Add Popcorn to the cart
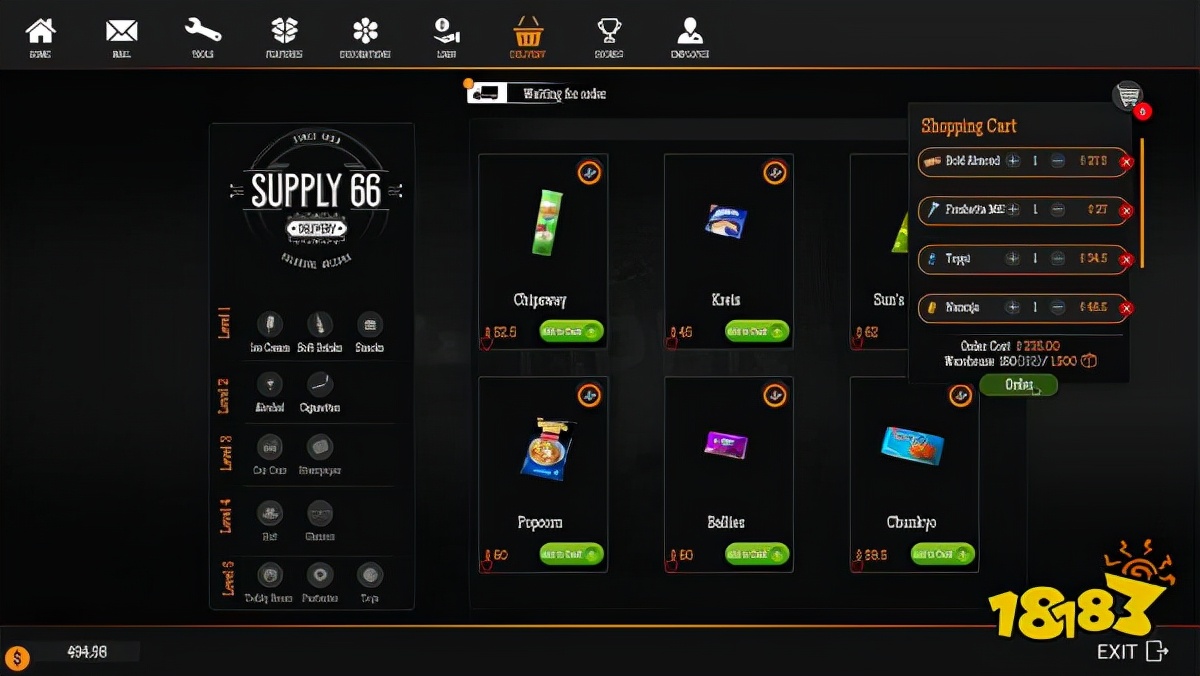1200x676 pixels. 572,554
